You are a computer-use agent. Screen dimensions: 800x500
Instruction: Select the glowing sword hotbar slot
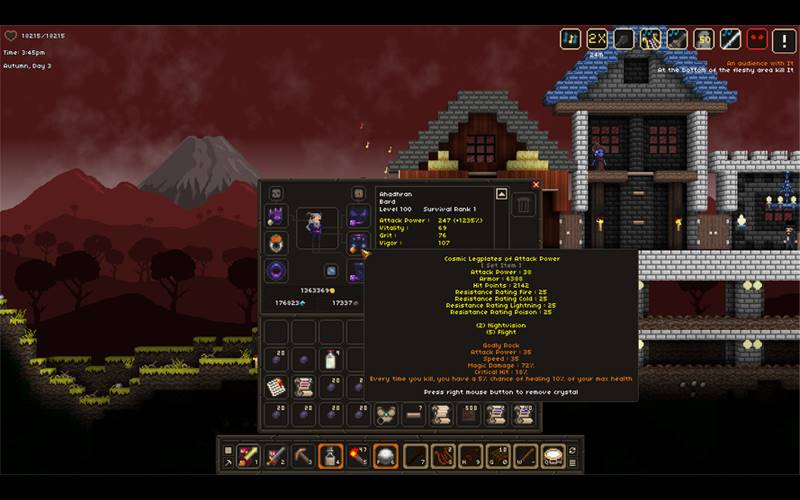point(248,456)
